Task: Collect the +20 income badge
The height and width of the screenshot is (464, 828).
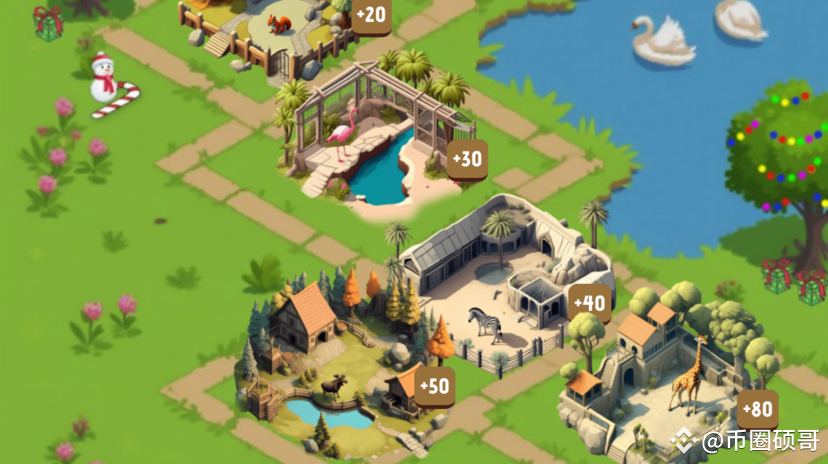Action: [x=370, y=15]
